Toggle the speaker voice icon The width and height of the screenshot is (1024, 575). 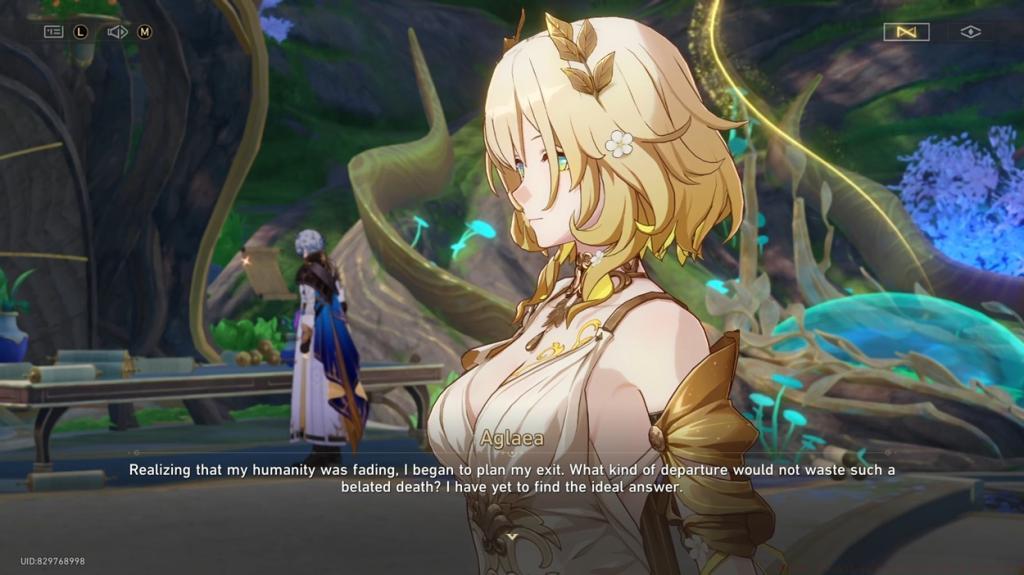pos(117,32)
